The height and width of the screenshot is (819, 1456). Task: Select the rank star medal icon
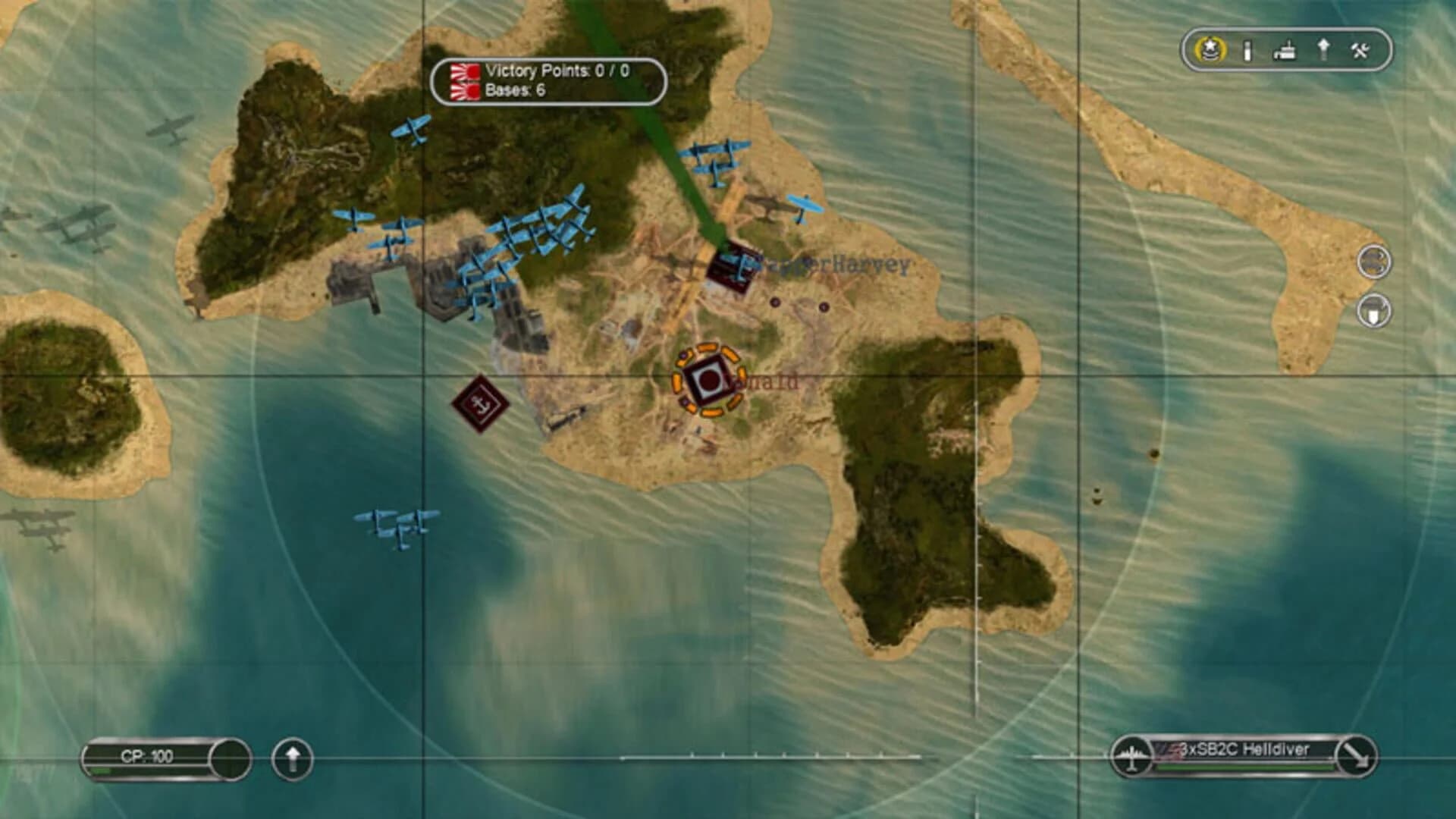click(1210, 49)
